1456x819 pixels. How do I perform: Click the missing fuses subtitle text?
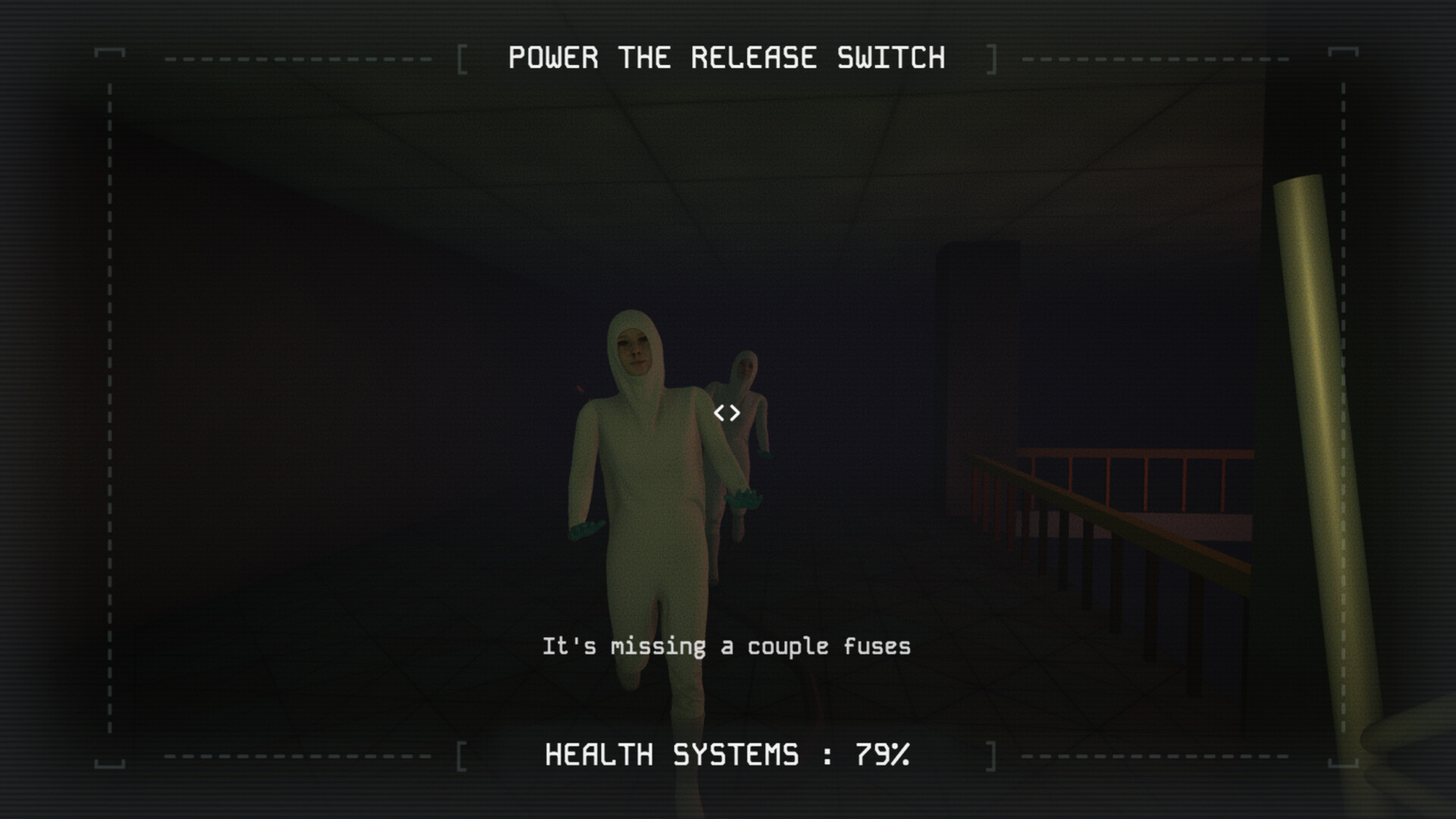(x=726, y=647)
